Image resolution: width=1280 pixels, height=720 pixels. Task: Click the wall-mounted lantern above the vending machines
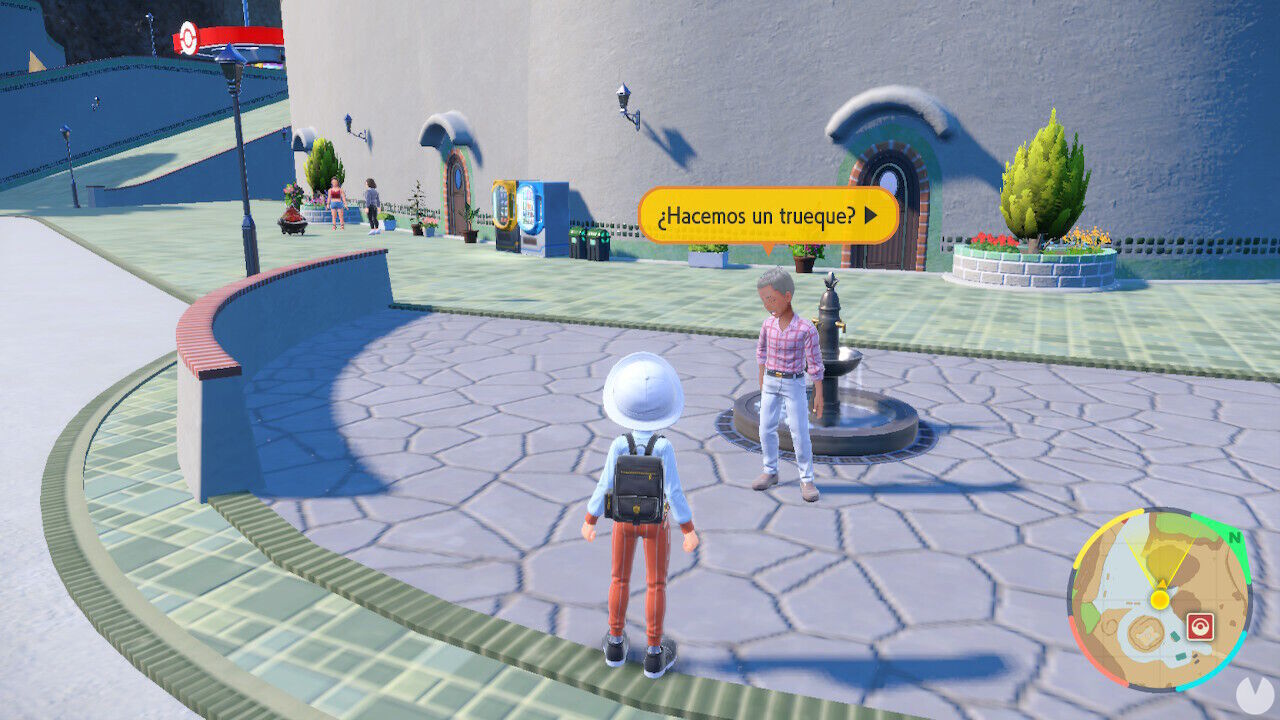pos(622,99)
